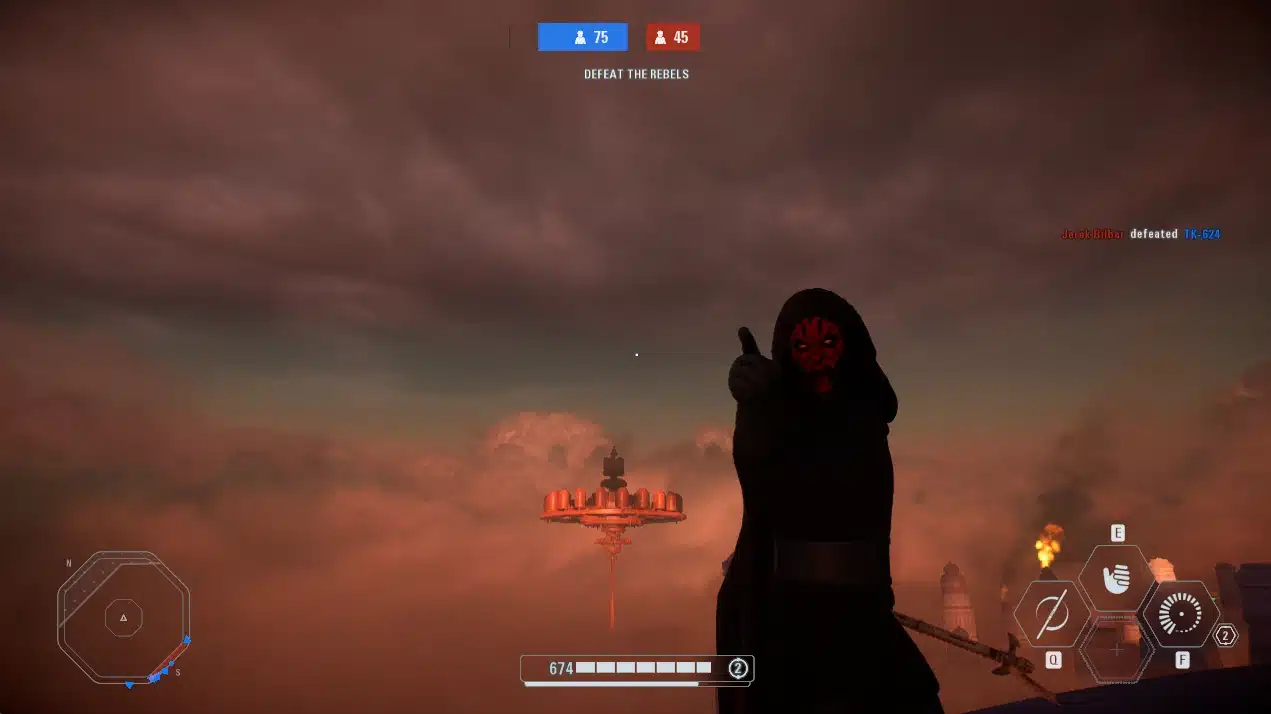Viewport: 1271px width, 714px height.
Task: Activate the lightsaber throw ability
Action: pos(1052,614)
